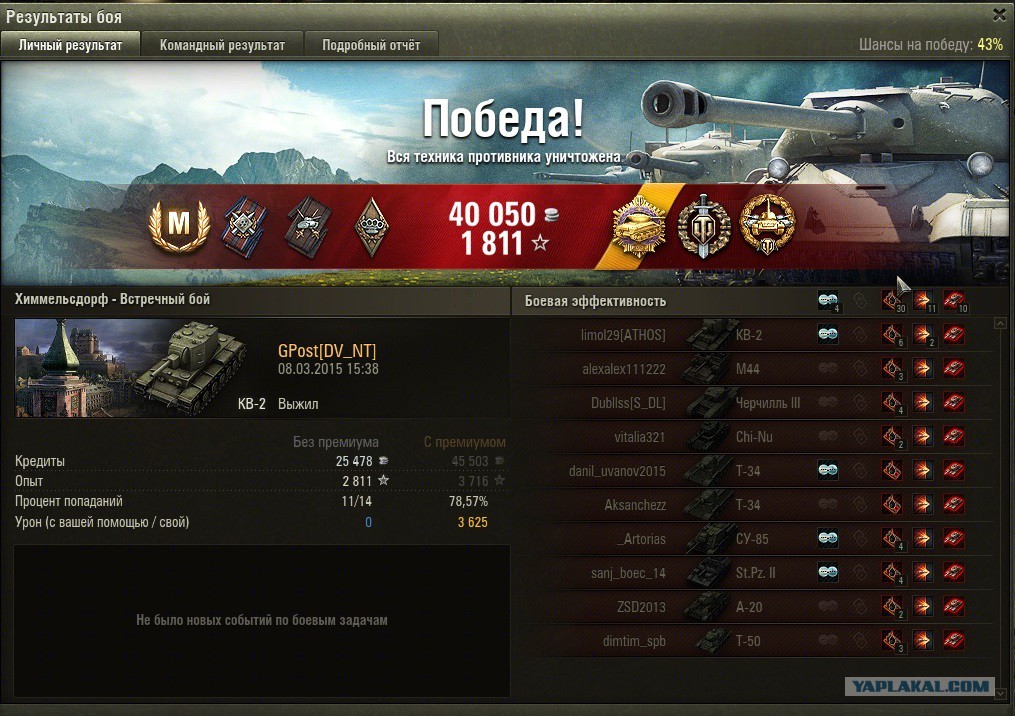Close the battle results window
Viewport: 1015px width, 716px height.
[999, 14]
